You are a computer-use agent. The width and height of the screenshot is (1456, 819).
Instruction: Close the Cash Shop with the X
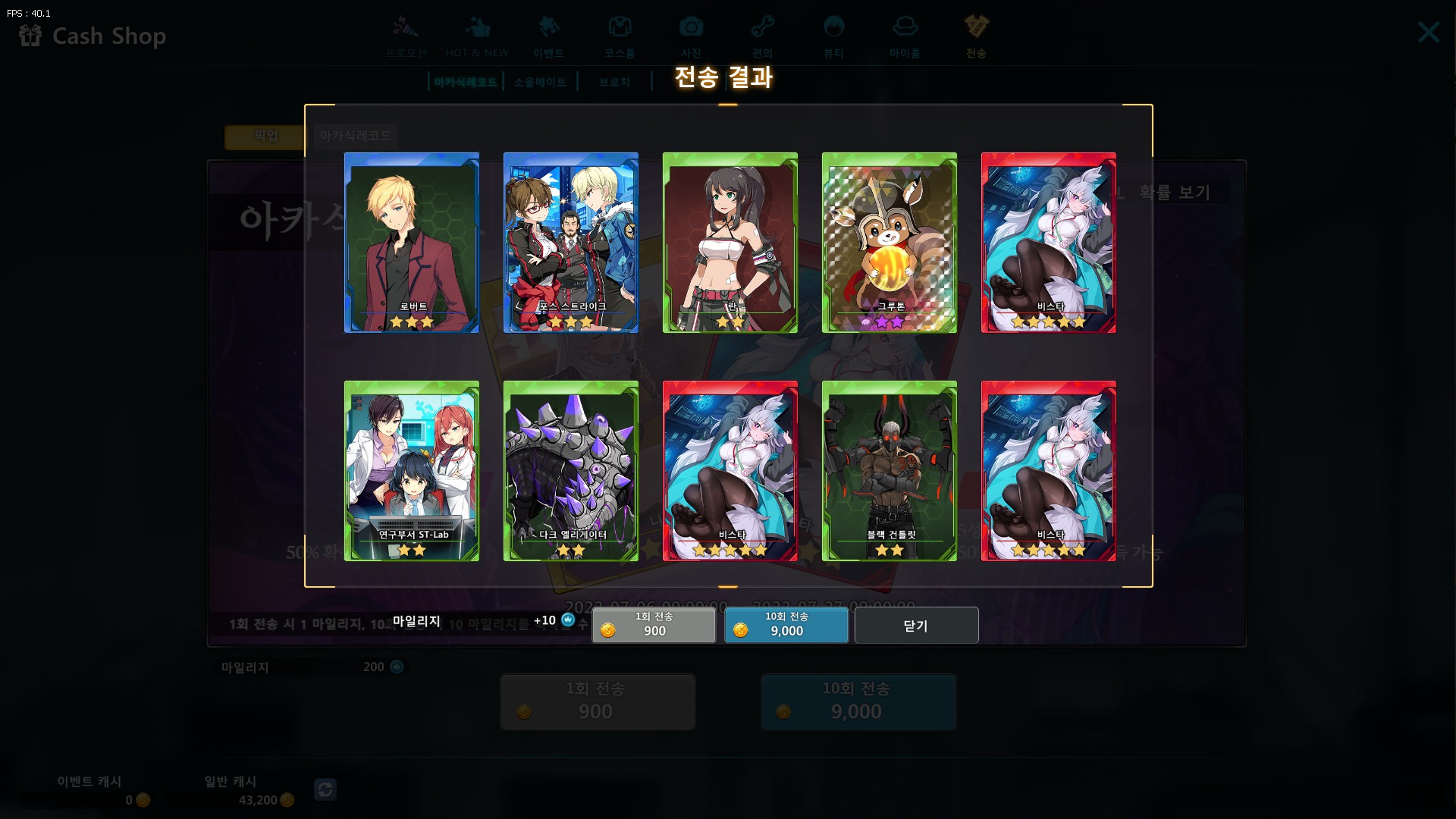click(1429, 33)
